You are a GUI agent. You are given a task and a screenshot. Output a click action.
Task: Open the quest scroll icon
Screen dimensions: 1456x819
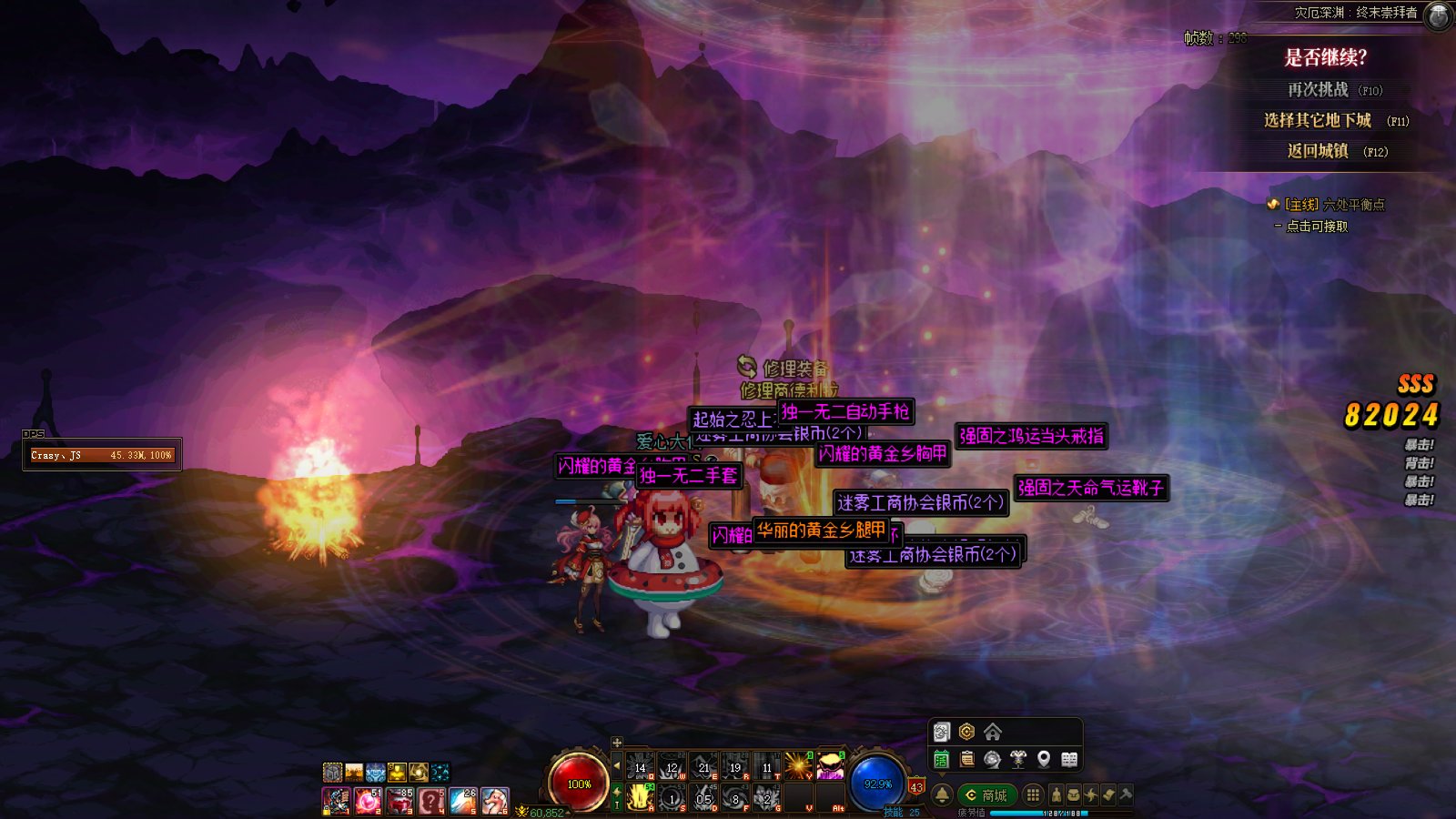[1108, 795]
